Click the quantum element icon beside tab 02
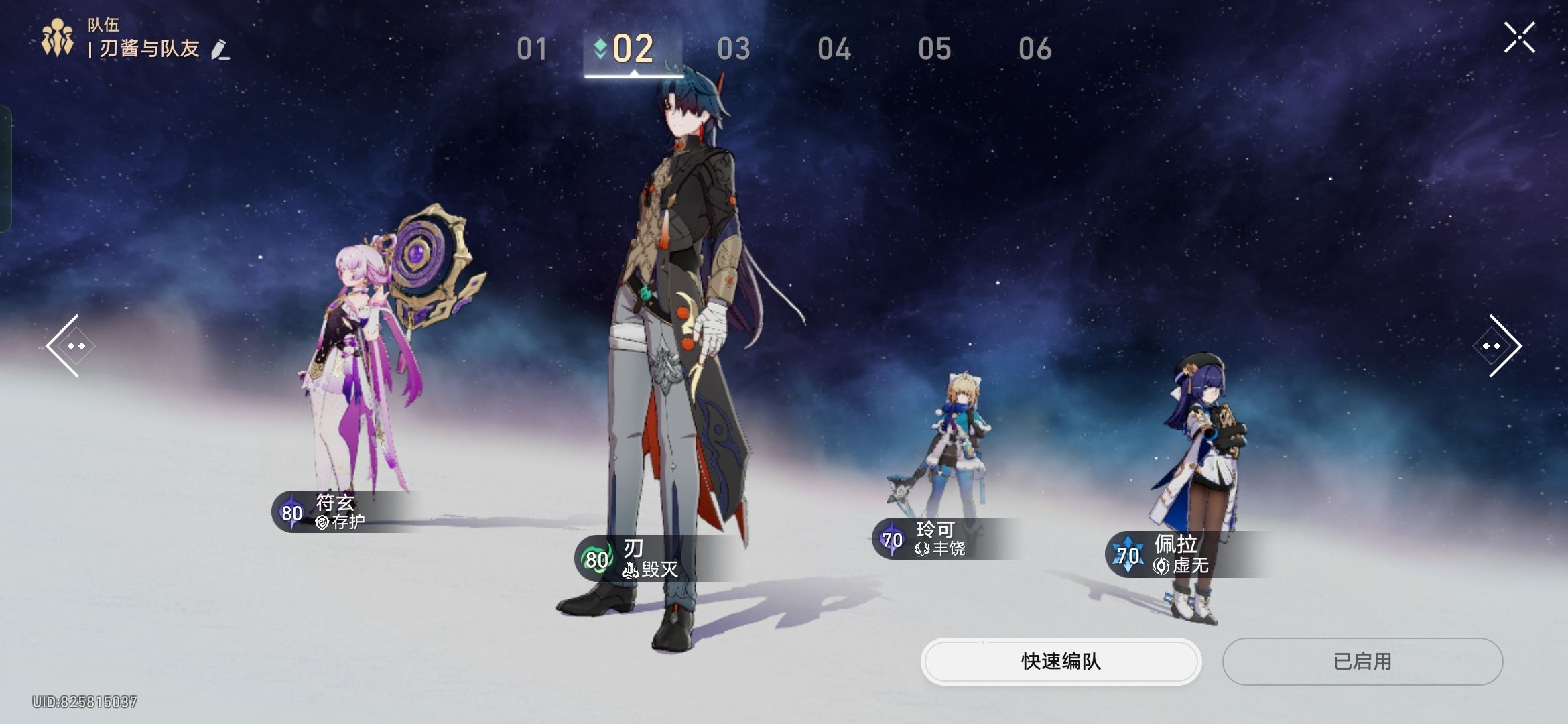The width and height of the screenshot is (1568, 724). coord(600,48)
